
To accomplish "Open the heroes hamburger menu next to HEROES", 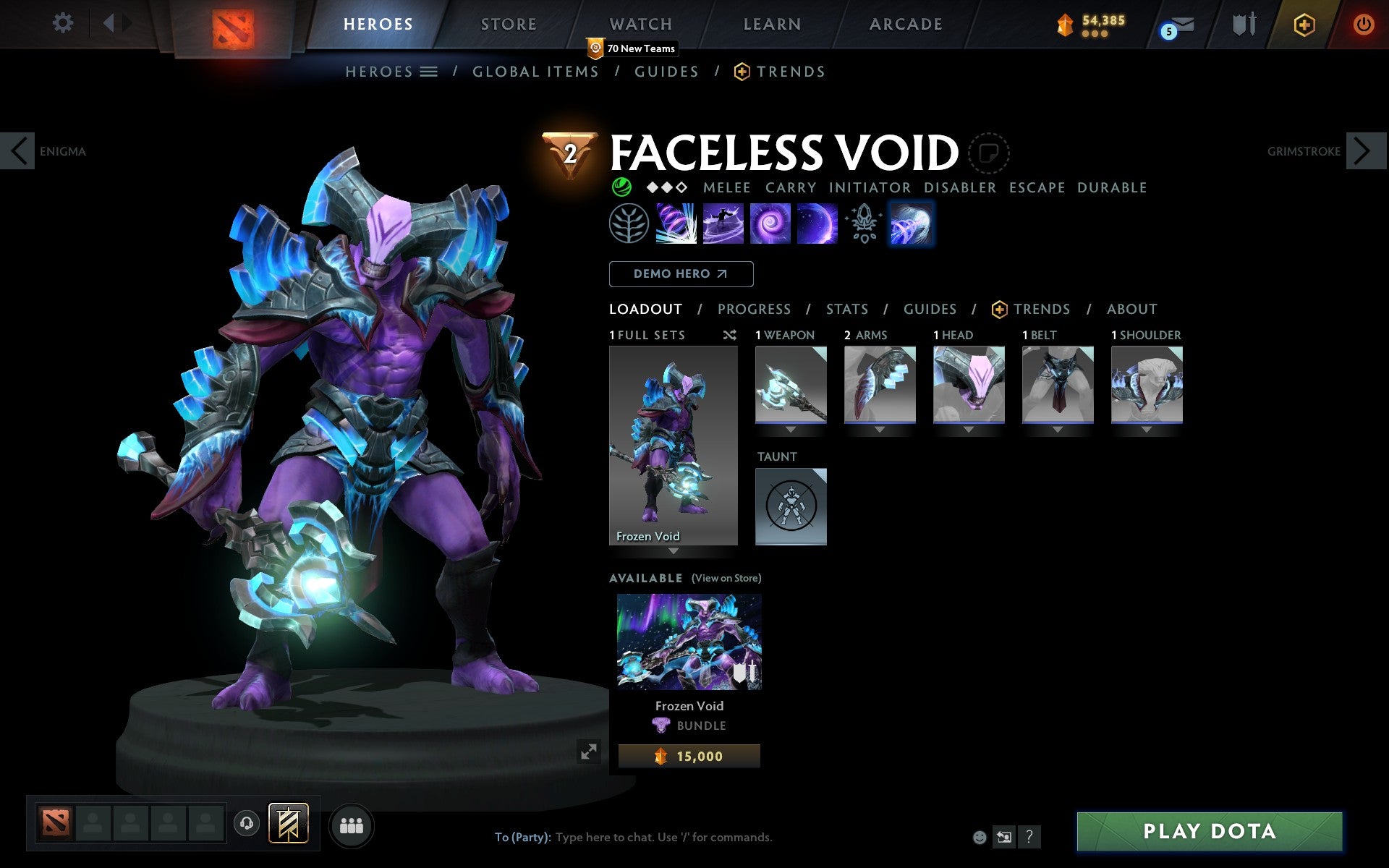I will [430, 72].
